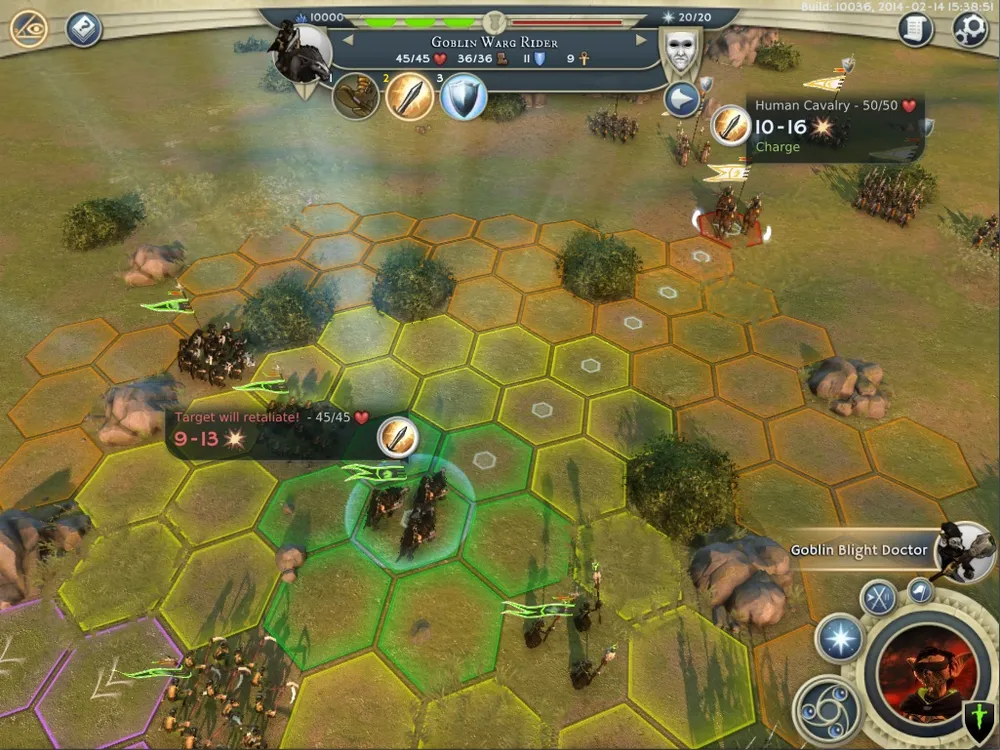The width and height of the screenshot is (1000, 750).
Task: Choose the sword melee attack ability
Action: 410,96
